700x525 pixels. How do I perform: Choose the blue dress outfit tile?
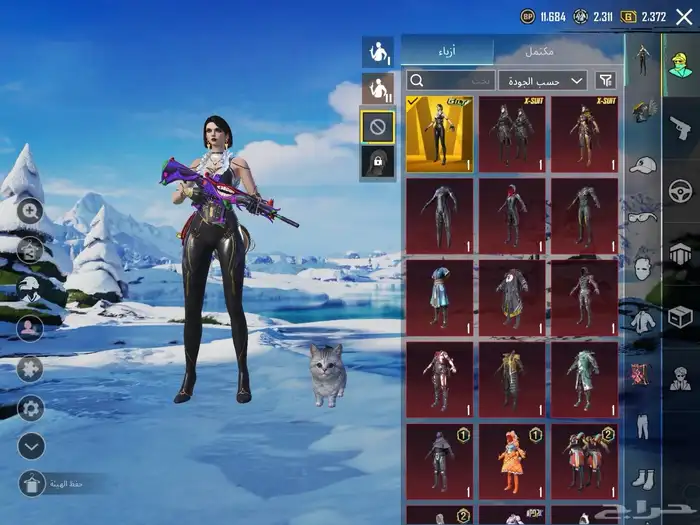[439, 297]
